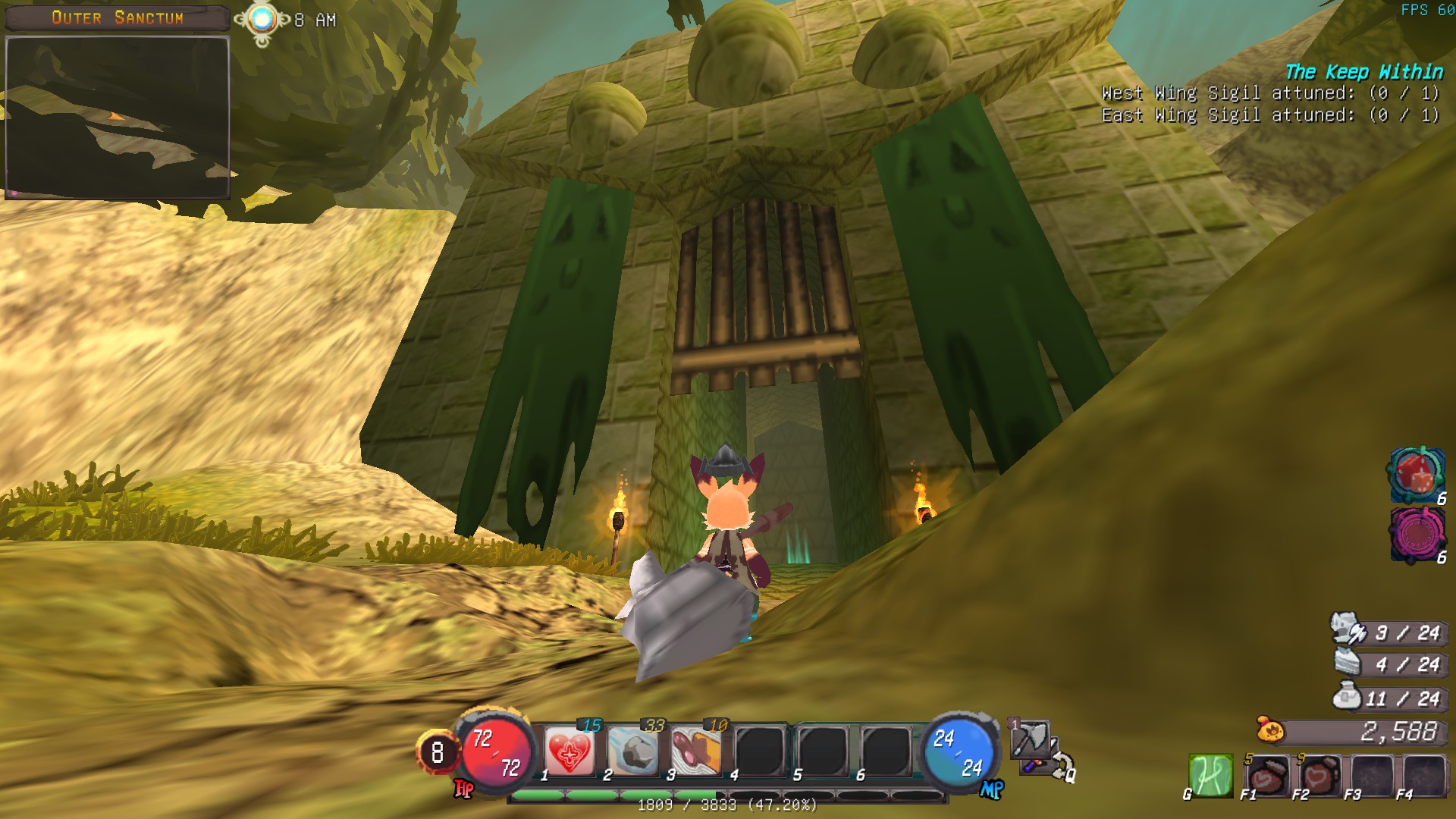The image size is (1456, 819).
Task: Use the green sigil G ability
Action: (1210, 776)
